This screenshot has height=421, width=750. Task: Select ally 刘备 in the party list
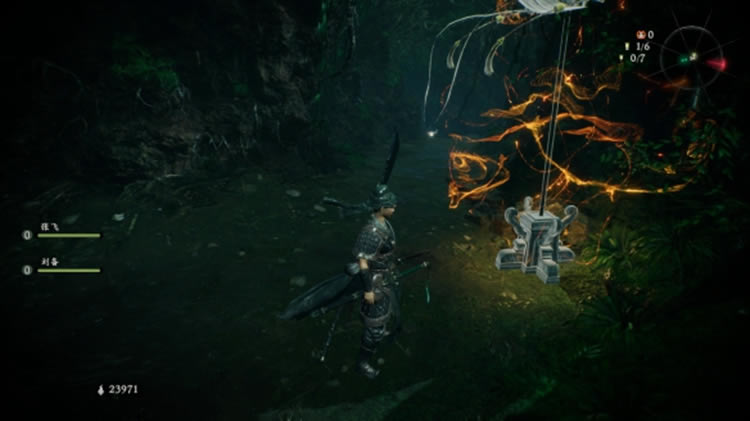click(x=47, y=261)
